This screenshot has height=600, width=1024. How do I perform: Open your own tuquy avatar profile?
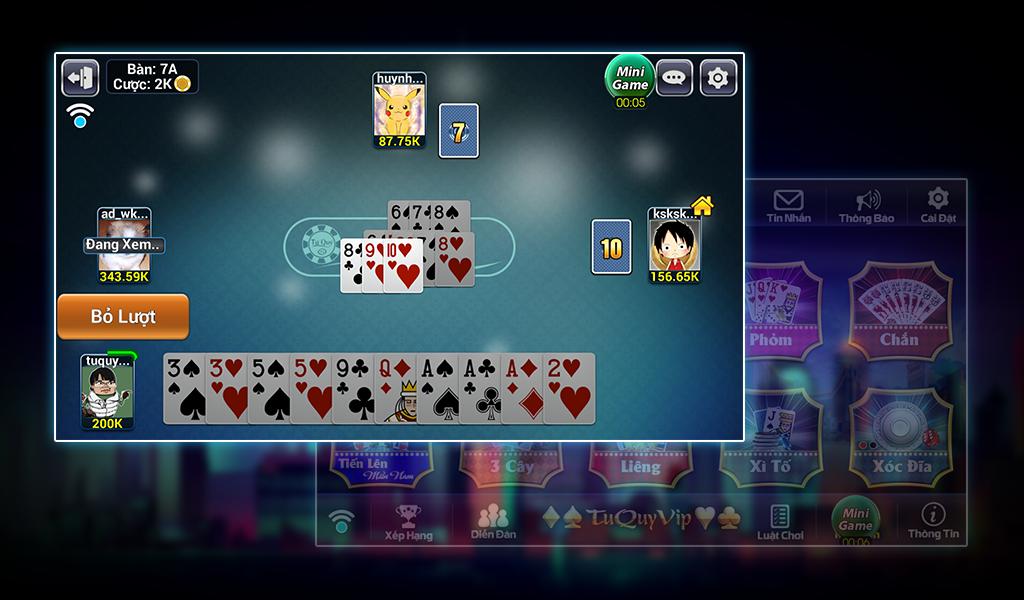107,392
